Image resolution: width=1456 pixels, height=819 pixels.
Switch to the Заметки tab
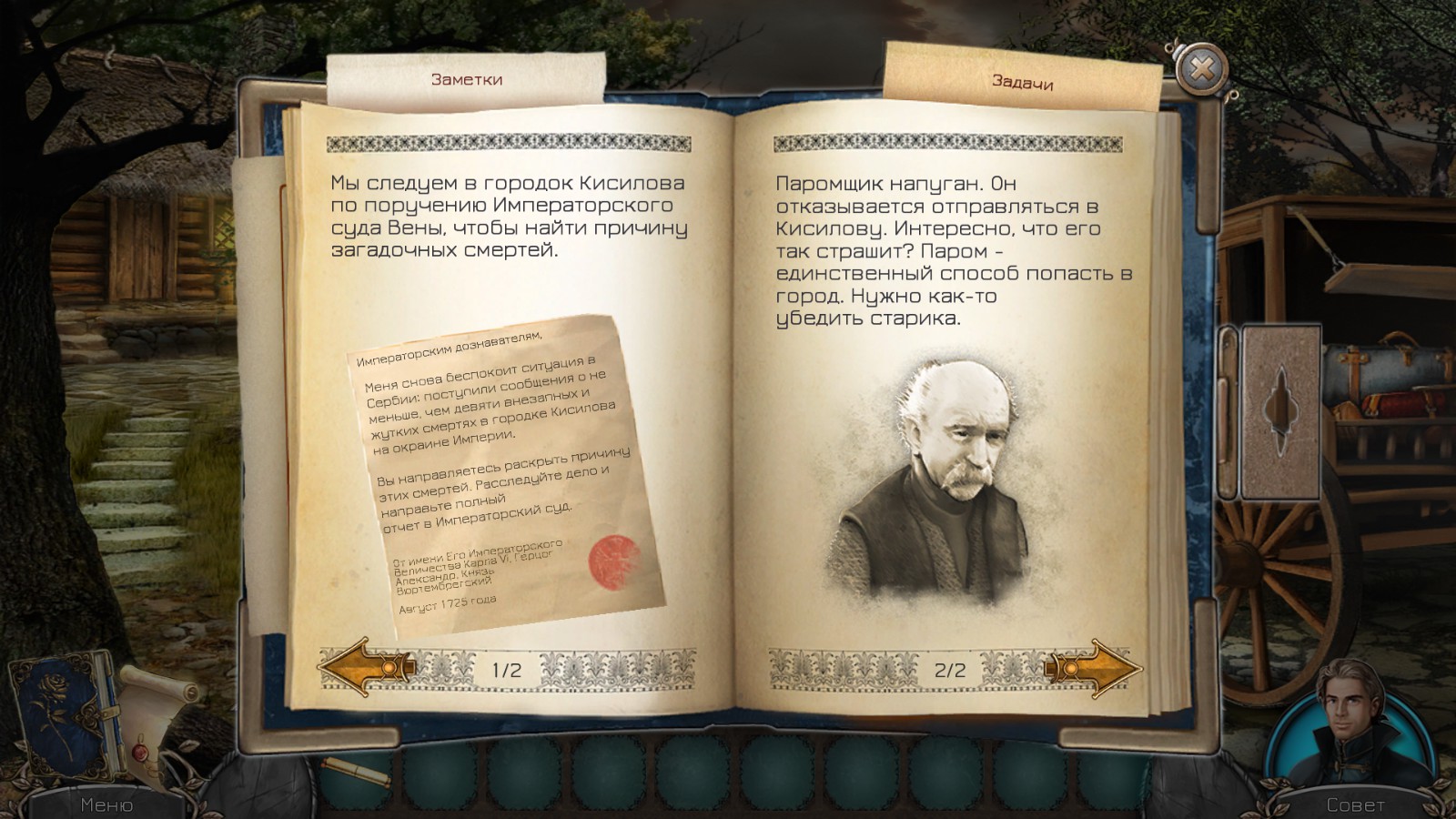click(x=466, y=80)
